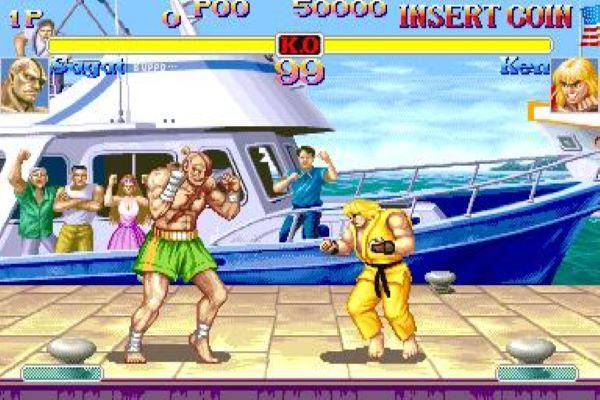Select Ken's character portrait
This screenshot has width=600, height=400.
tap(575, 84)
